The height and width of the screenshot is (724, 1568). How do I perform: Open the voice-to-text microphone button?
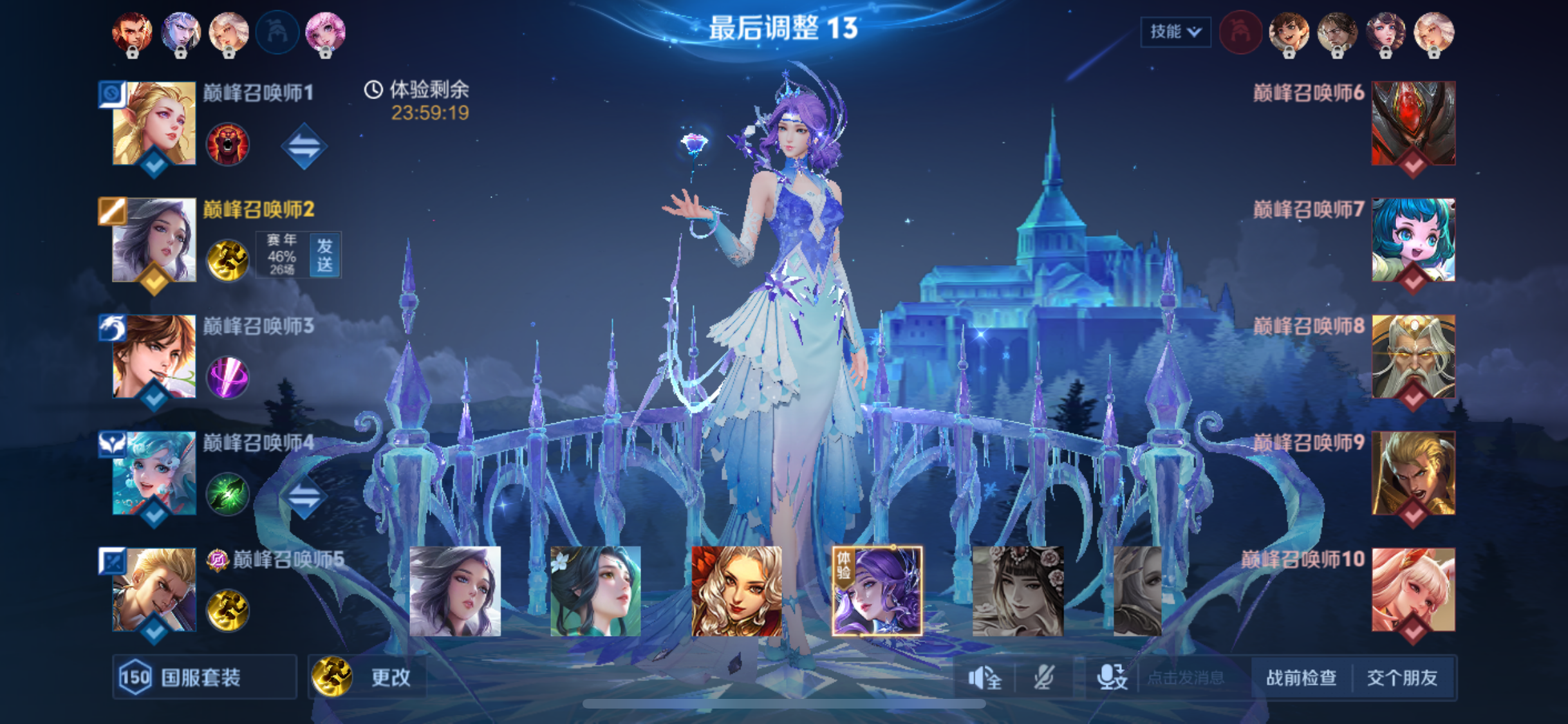pyautogui.click(x=1112, y=677)
